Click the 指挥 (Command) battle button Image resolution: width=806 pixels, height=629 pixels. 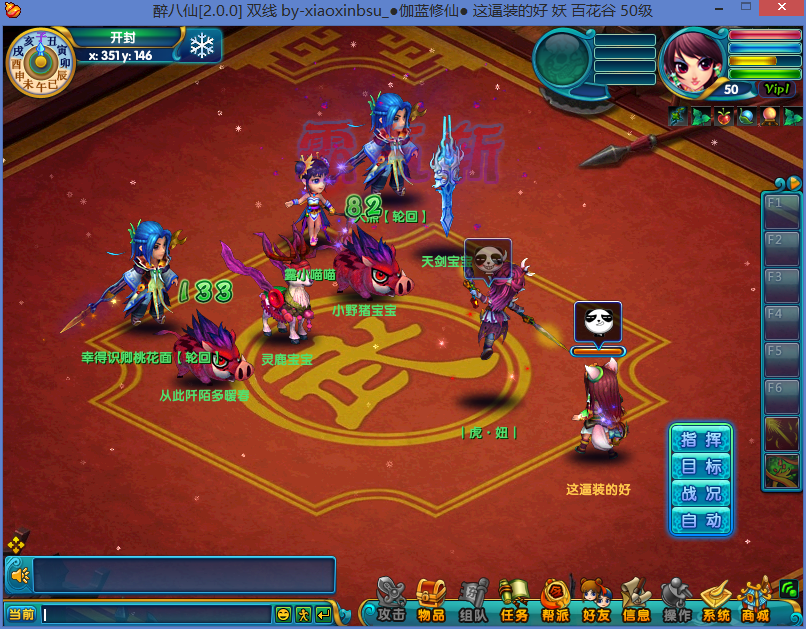(701, 440)
